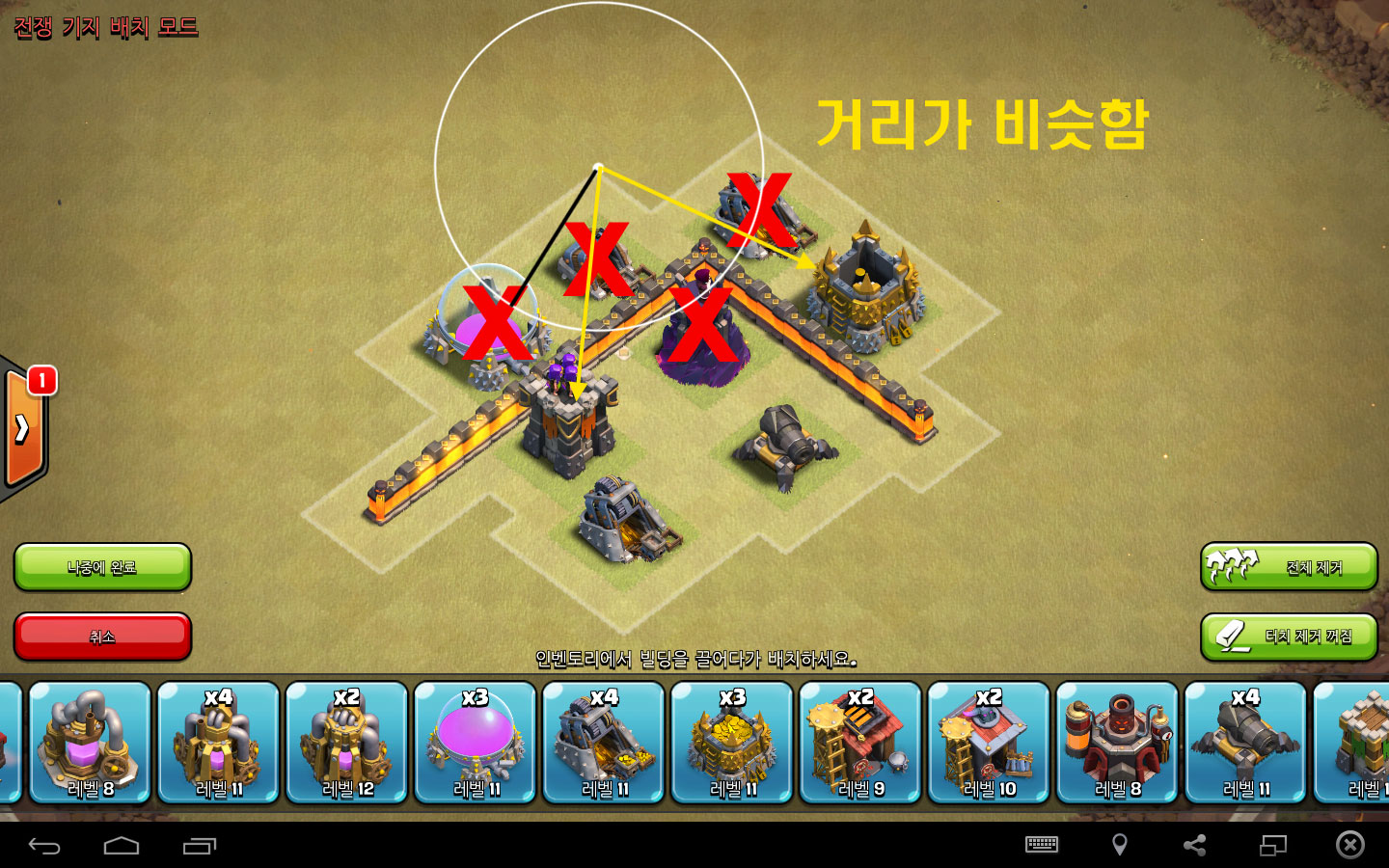Tap the Android back arrow
1389x868 pixels.
click(44, 846)
